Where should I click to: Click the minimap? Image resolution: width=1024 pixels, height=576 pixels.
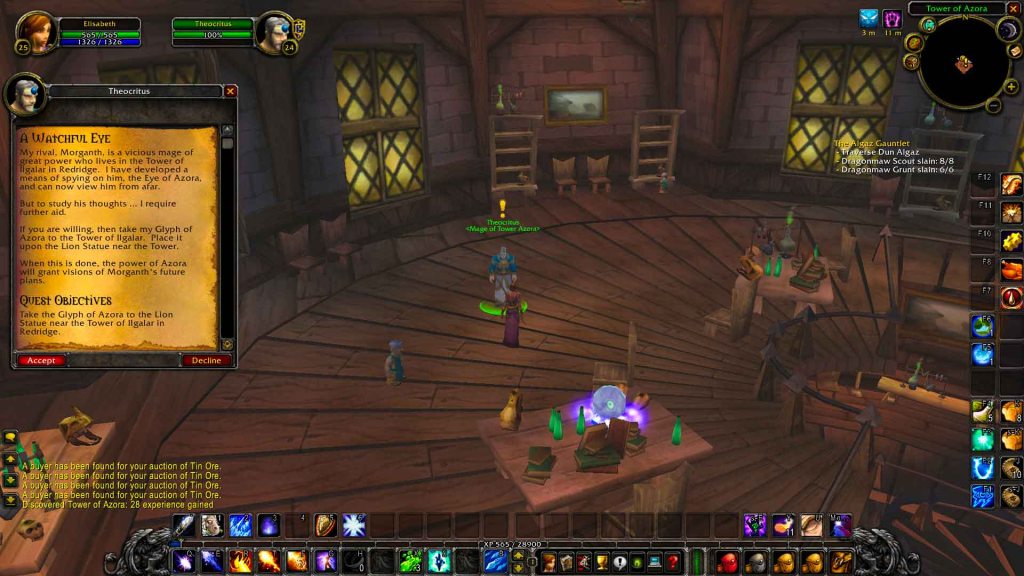[963, 66]
